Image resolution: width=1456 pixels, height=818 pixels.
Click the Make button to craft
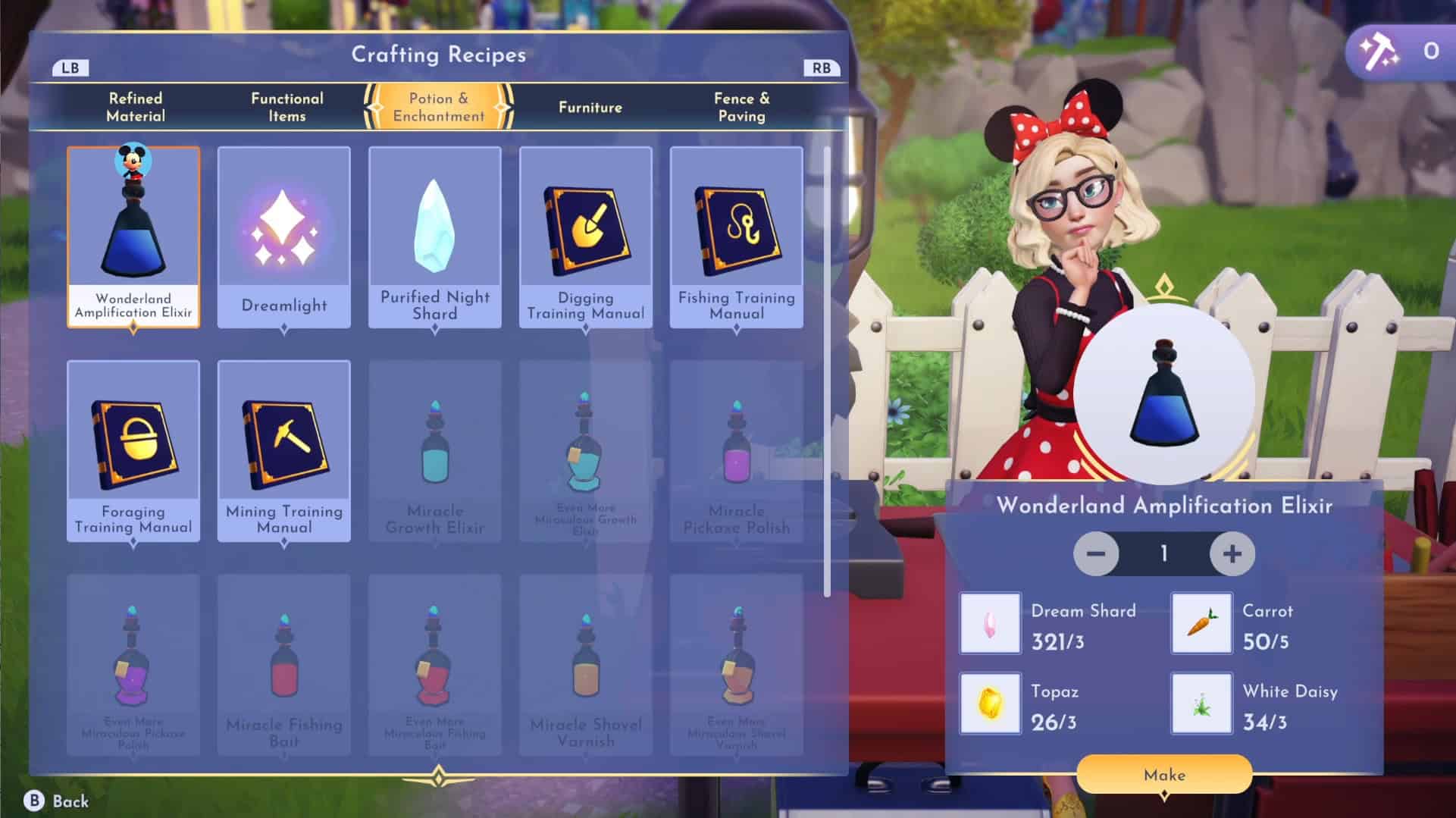[x=1164, y=774]
